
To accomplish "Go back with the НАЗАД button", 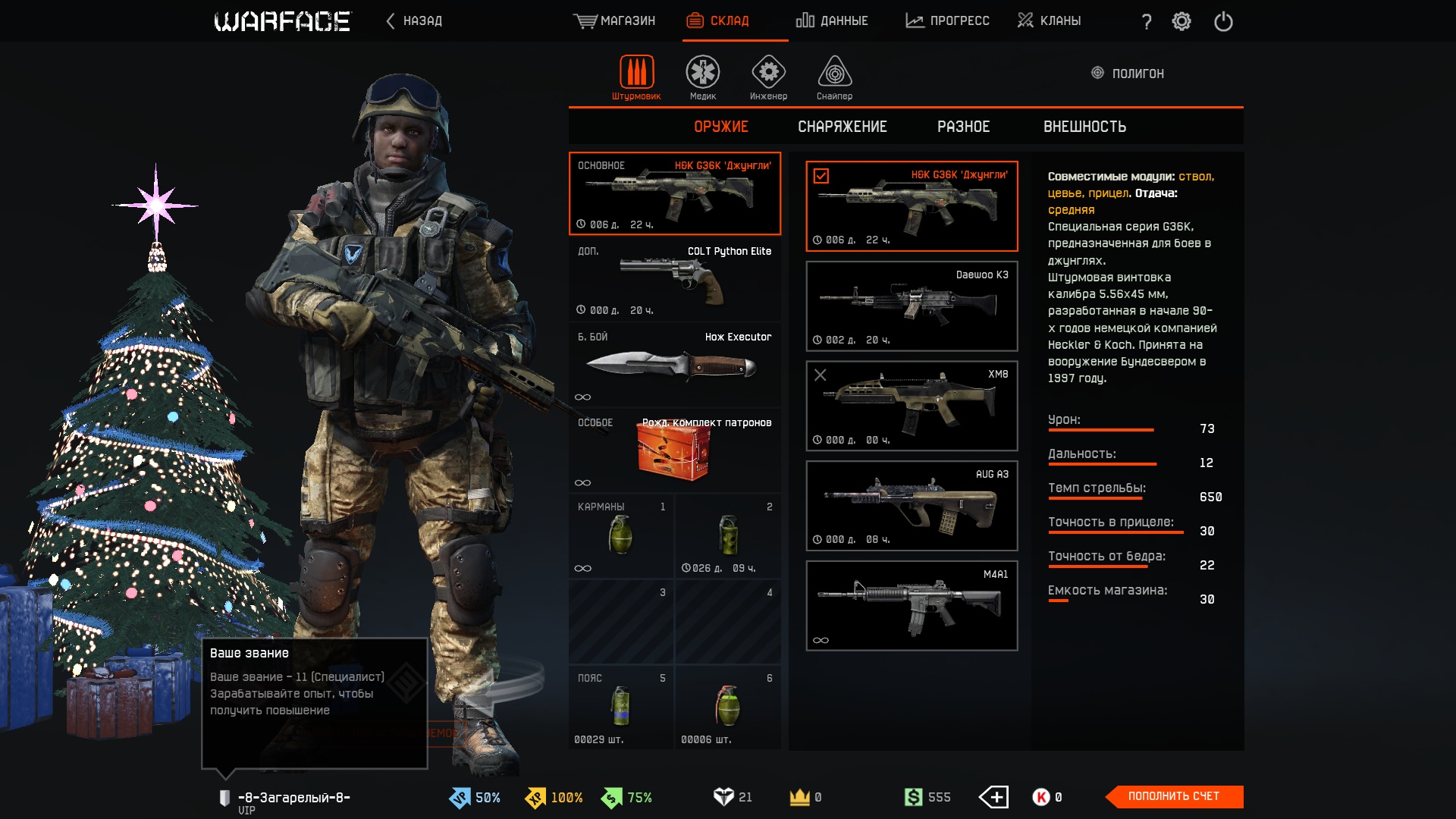I will (x=414, y=20).
